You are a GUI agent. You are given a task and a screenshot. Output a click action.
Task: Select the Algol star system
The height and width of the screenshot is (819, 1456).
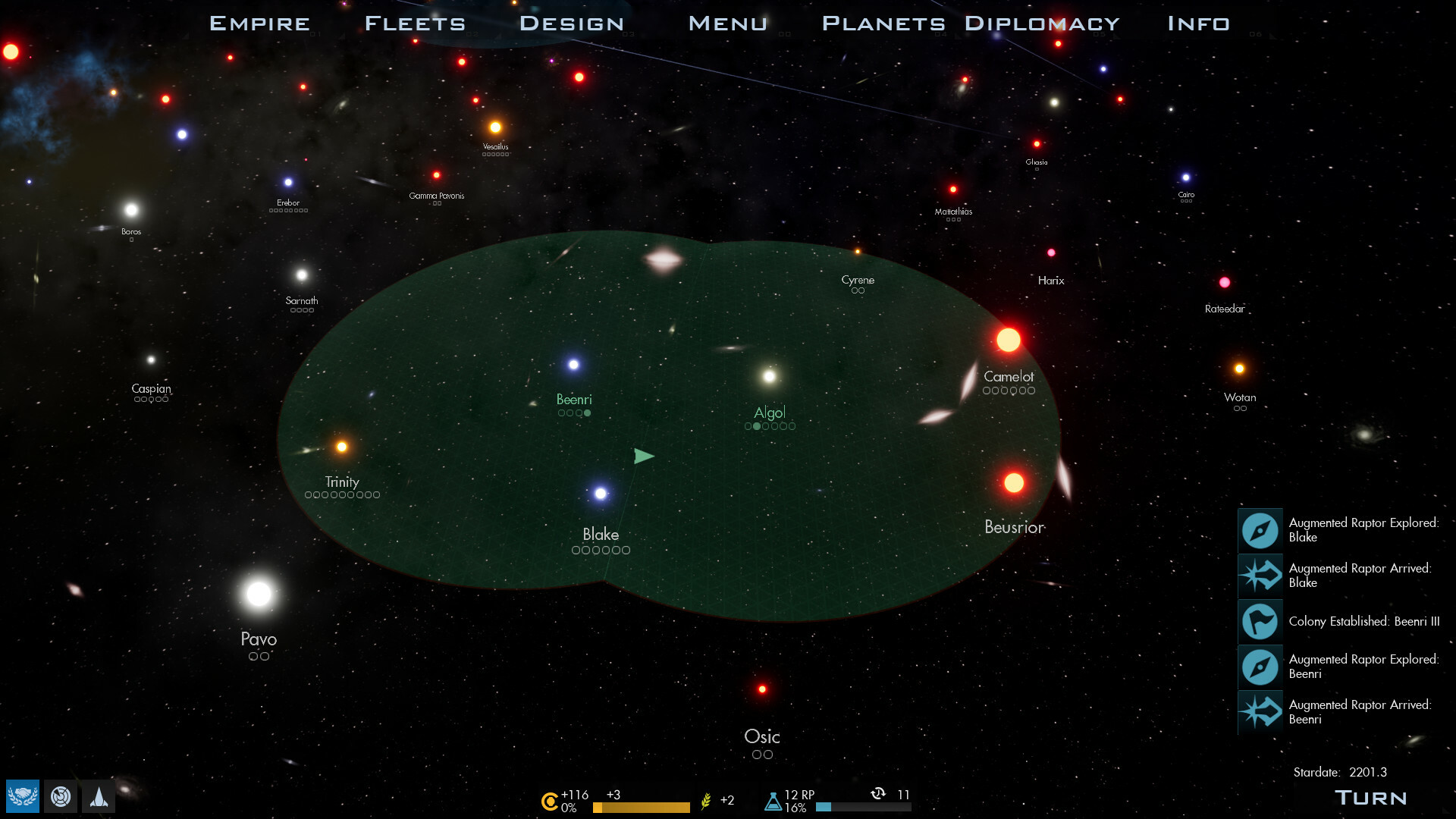tap(768, 375)
